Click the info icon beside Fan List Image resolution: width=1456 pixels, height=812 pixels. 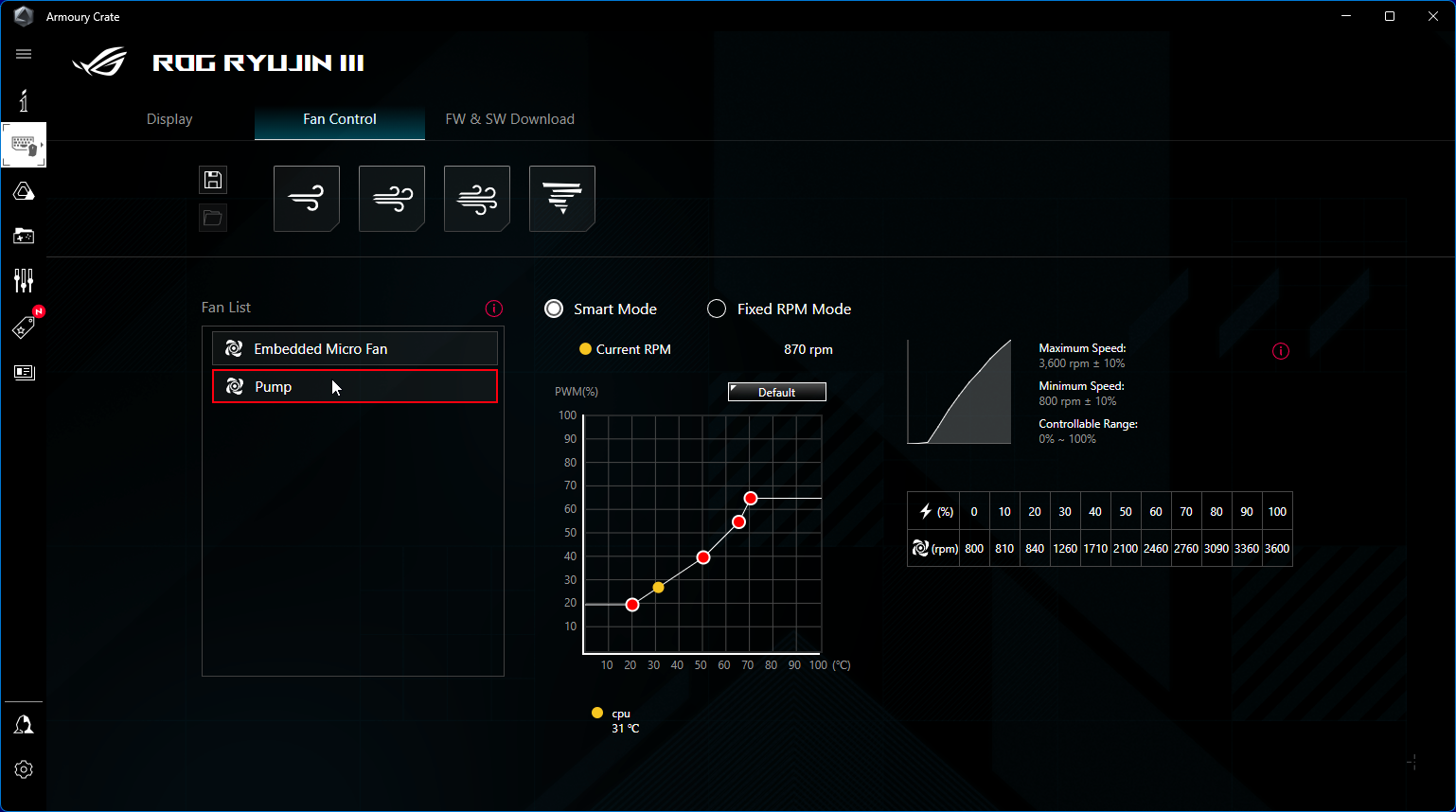click(494, 309)
